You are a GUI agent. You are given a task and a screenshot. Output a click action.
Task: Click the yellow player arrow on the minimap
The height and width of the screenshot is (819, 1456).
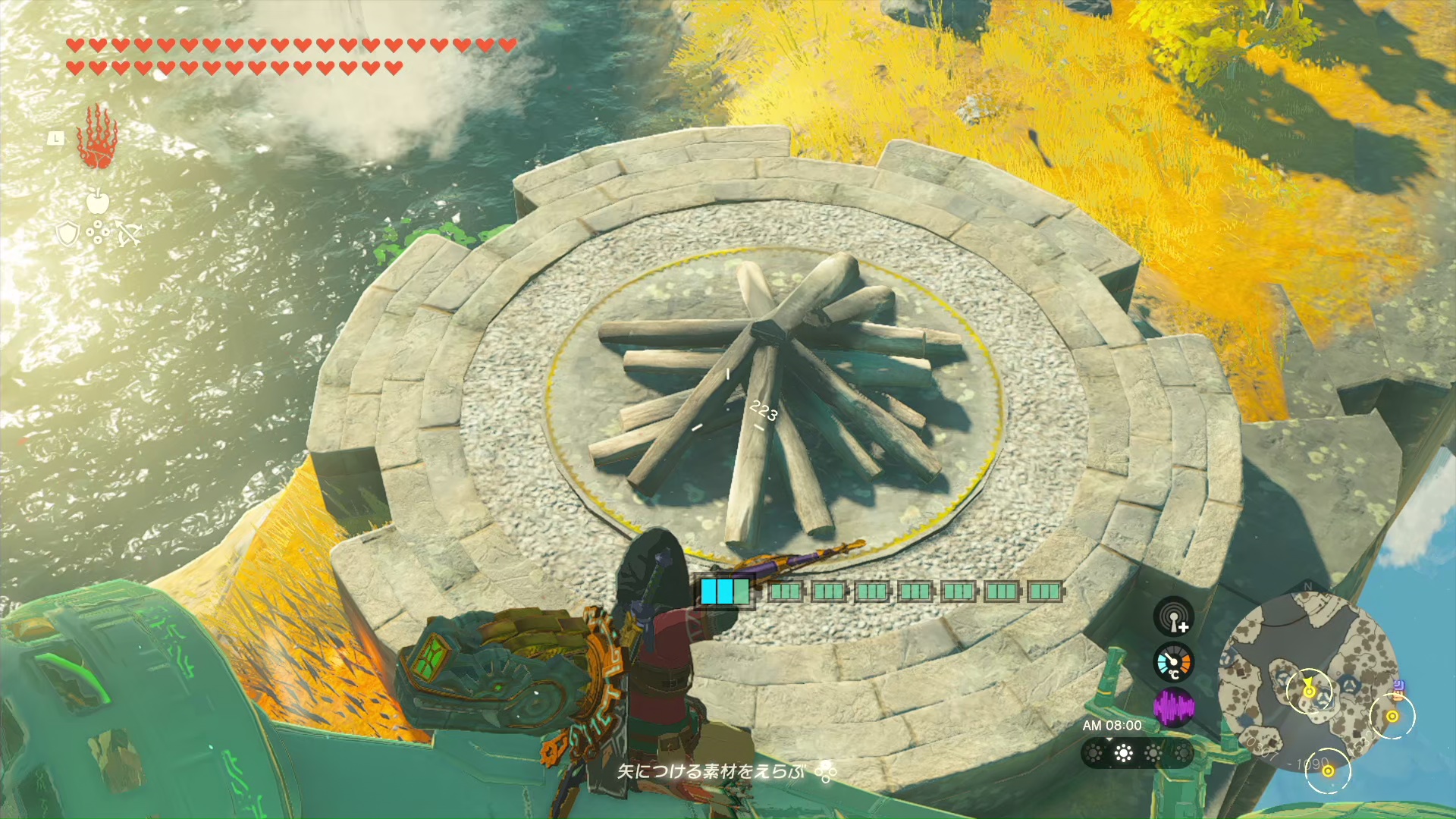[1308, 689]
